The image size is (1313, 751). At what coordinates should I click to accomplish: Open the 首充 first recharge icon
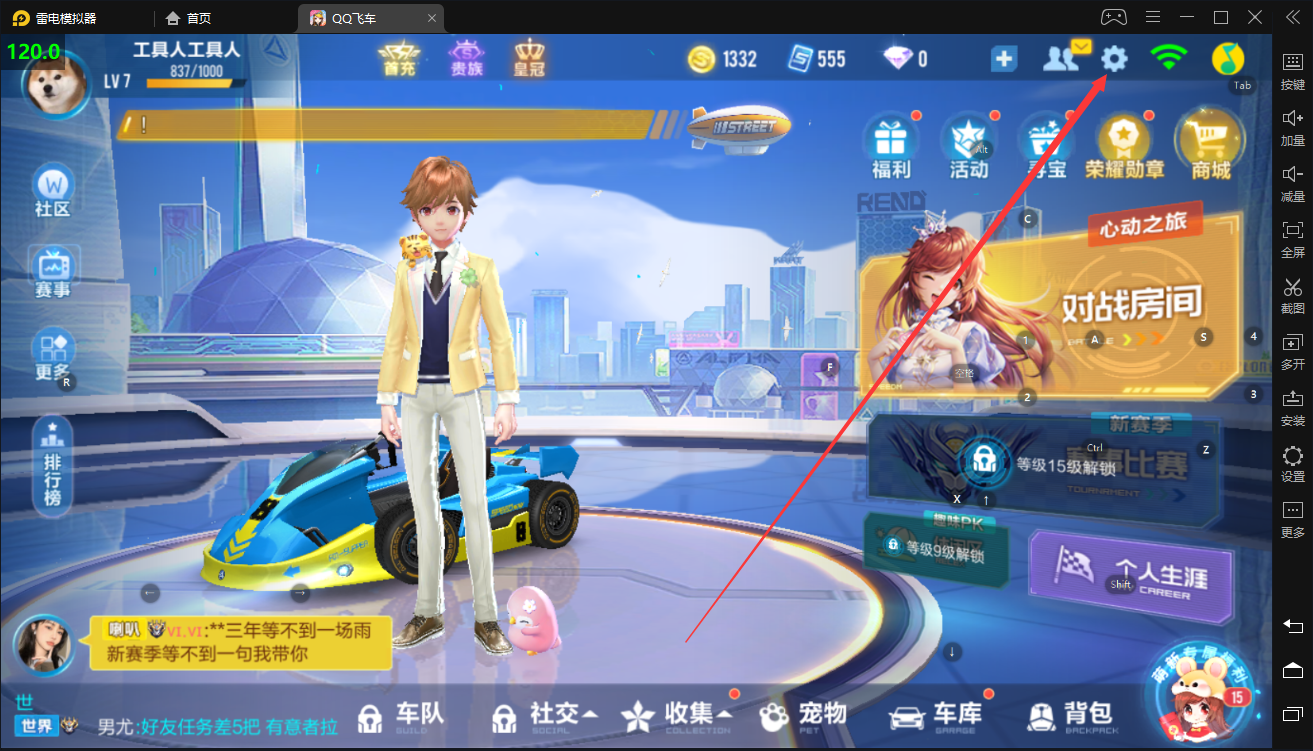(x=398, y=59)
